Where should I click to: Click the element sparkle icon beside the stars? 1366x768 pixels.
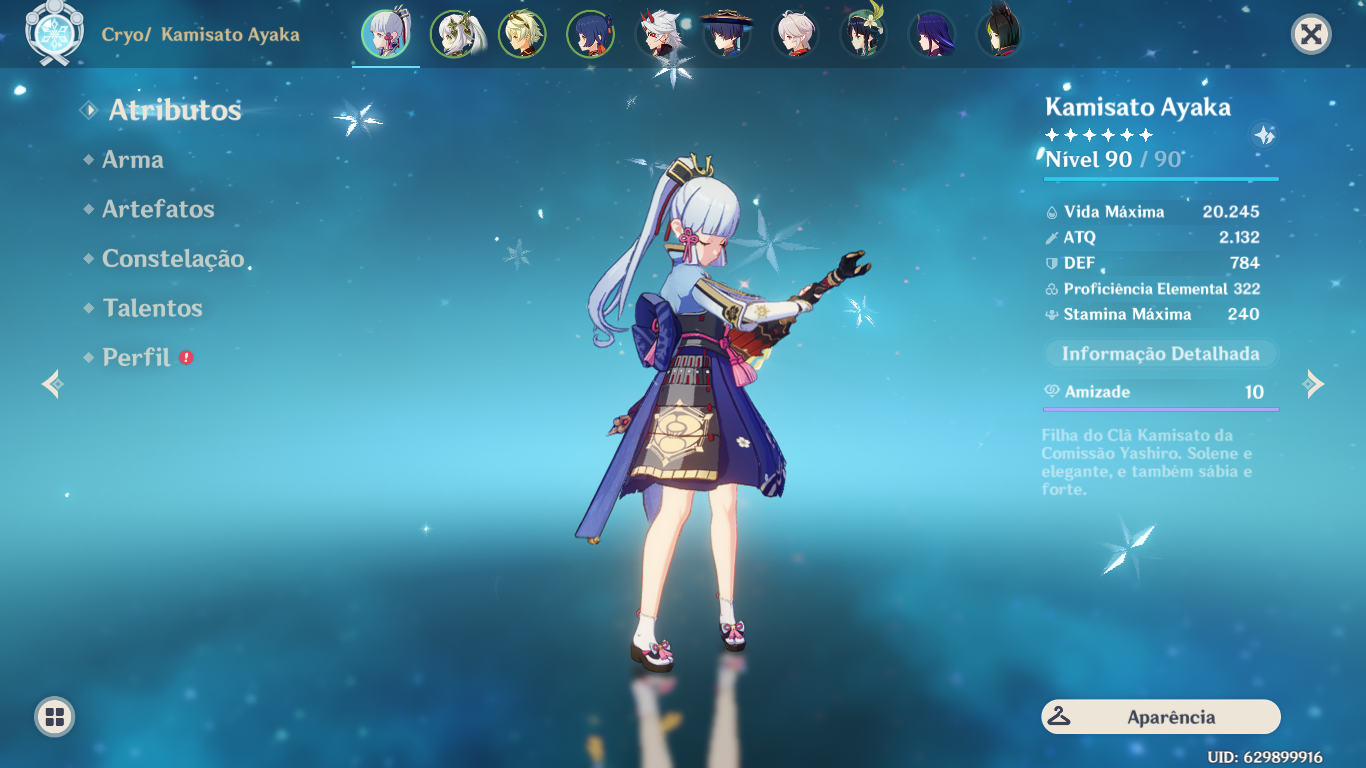[x=1262, y=133]
